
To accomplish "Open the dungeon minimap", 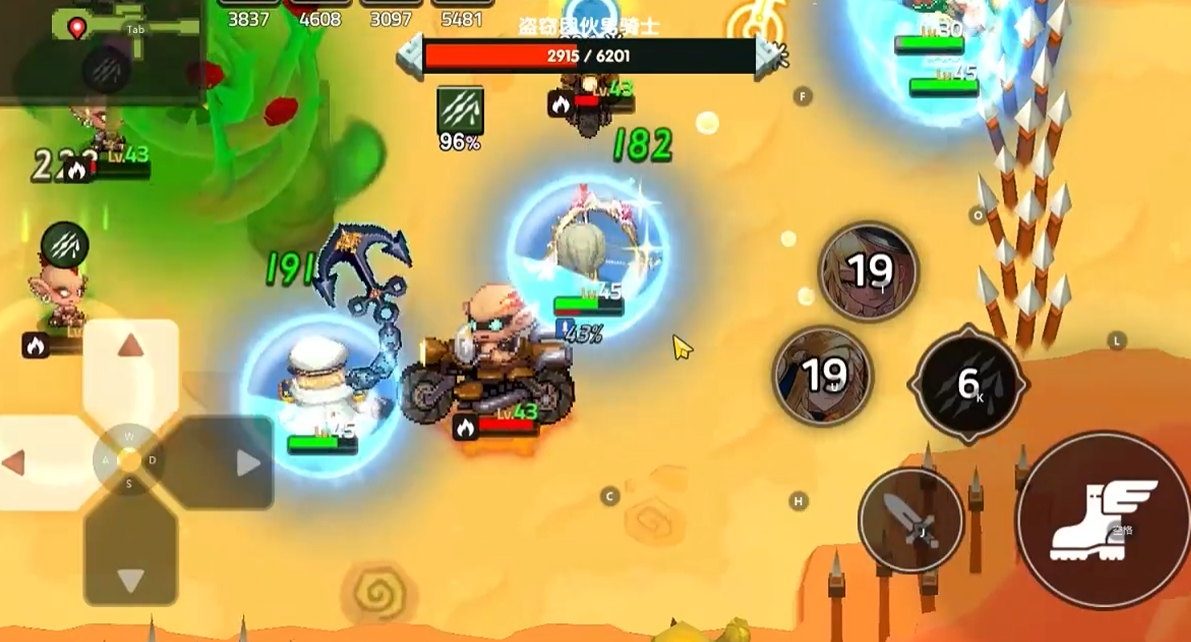I will pyautogui.click(x=100, y=48).
